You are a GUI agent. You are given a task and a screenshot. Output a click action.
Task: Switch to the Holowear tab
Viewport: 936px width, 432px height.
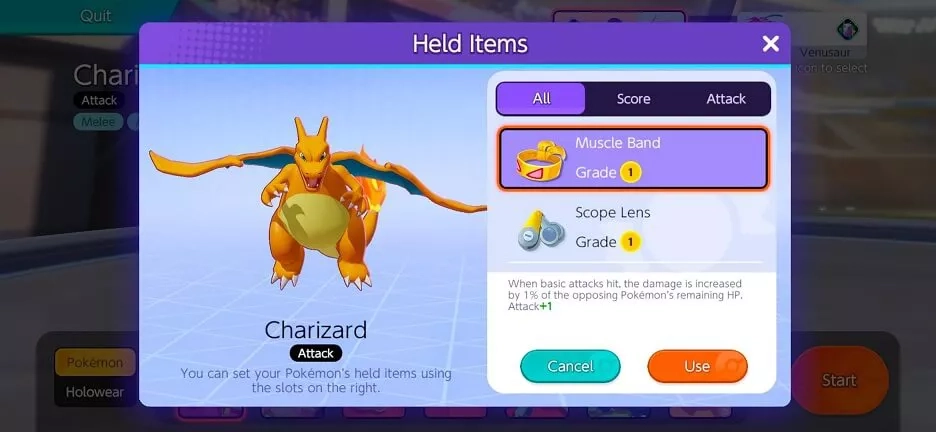coord(95,392)
